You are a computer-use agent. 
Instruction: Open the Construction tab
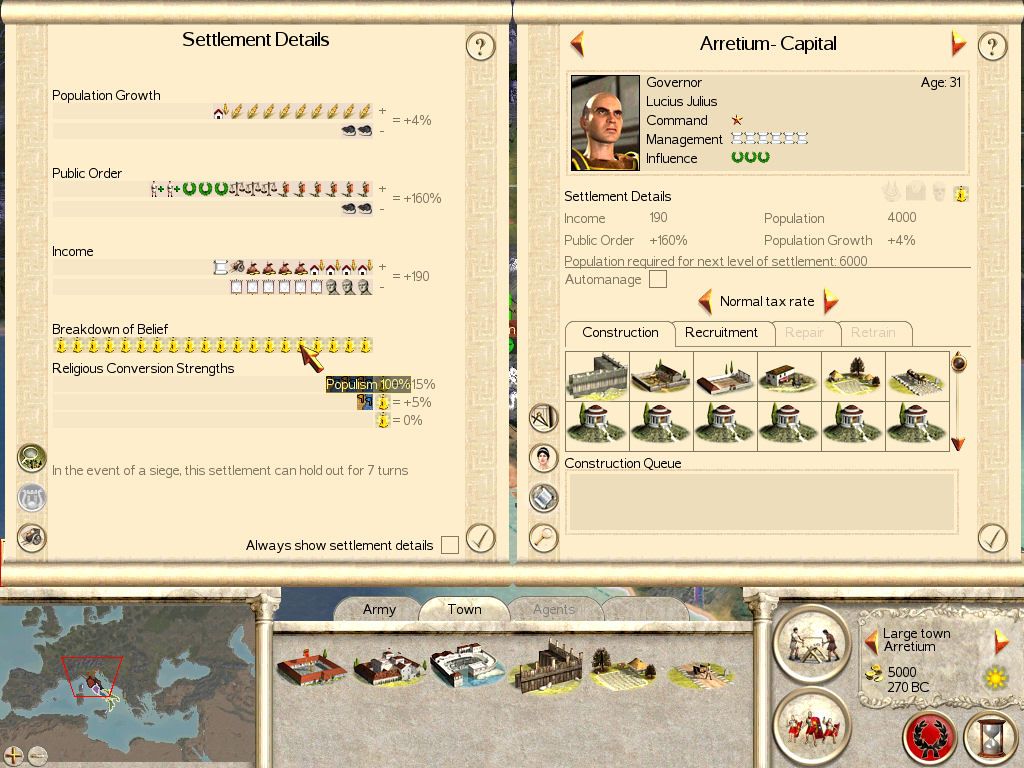tap(620, 333)
